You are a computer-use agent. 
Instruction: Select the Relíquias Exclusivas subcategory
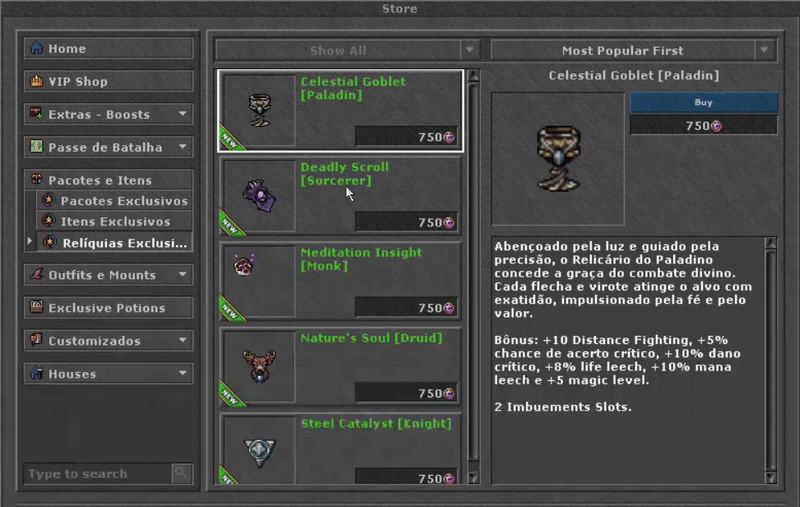(x=114, y=242)
